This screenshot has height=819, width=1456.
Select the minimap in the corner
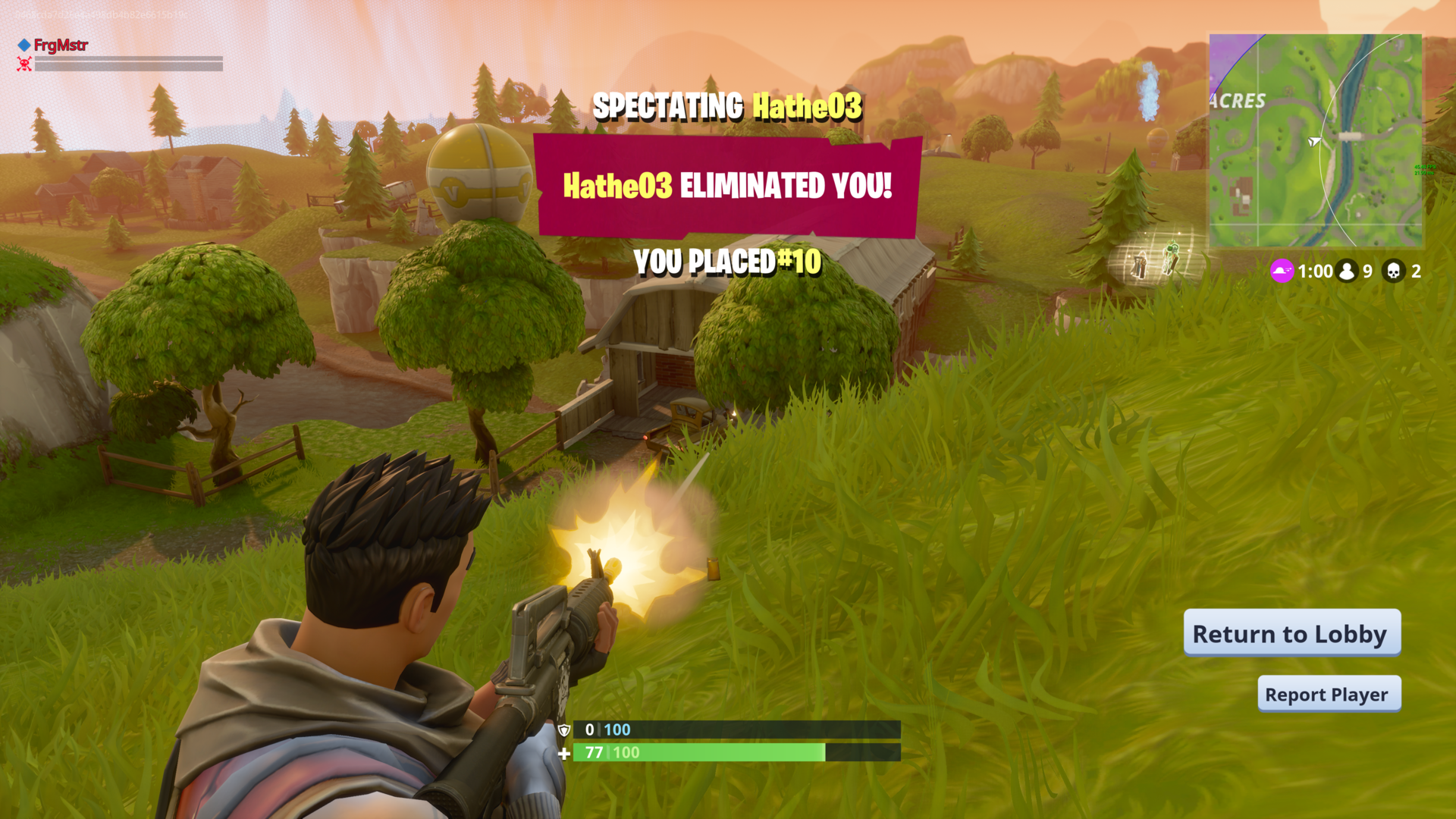point(1316,141)
